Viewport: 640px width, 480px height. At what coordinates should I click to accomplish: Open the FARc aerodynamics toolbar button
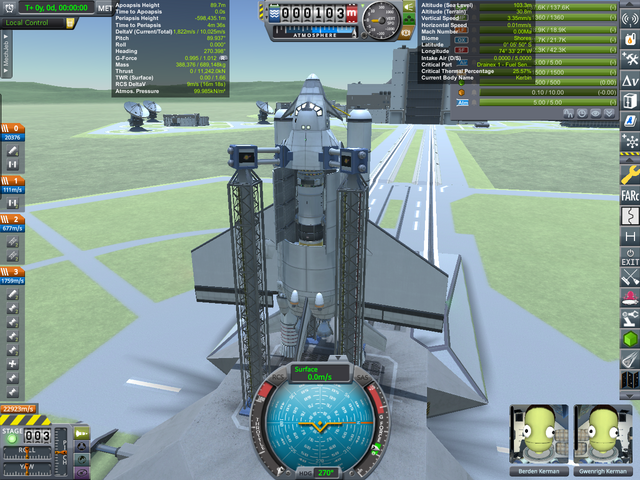[630, 194]
